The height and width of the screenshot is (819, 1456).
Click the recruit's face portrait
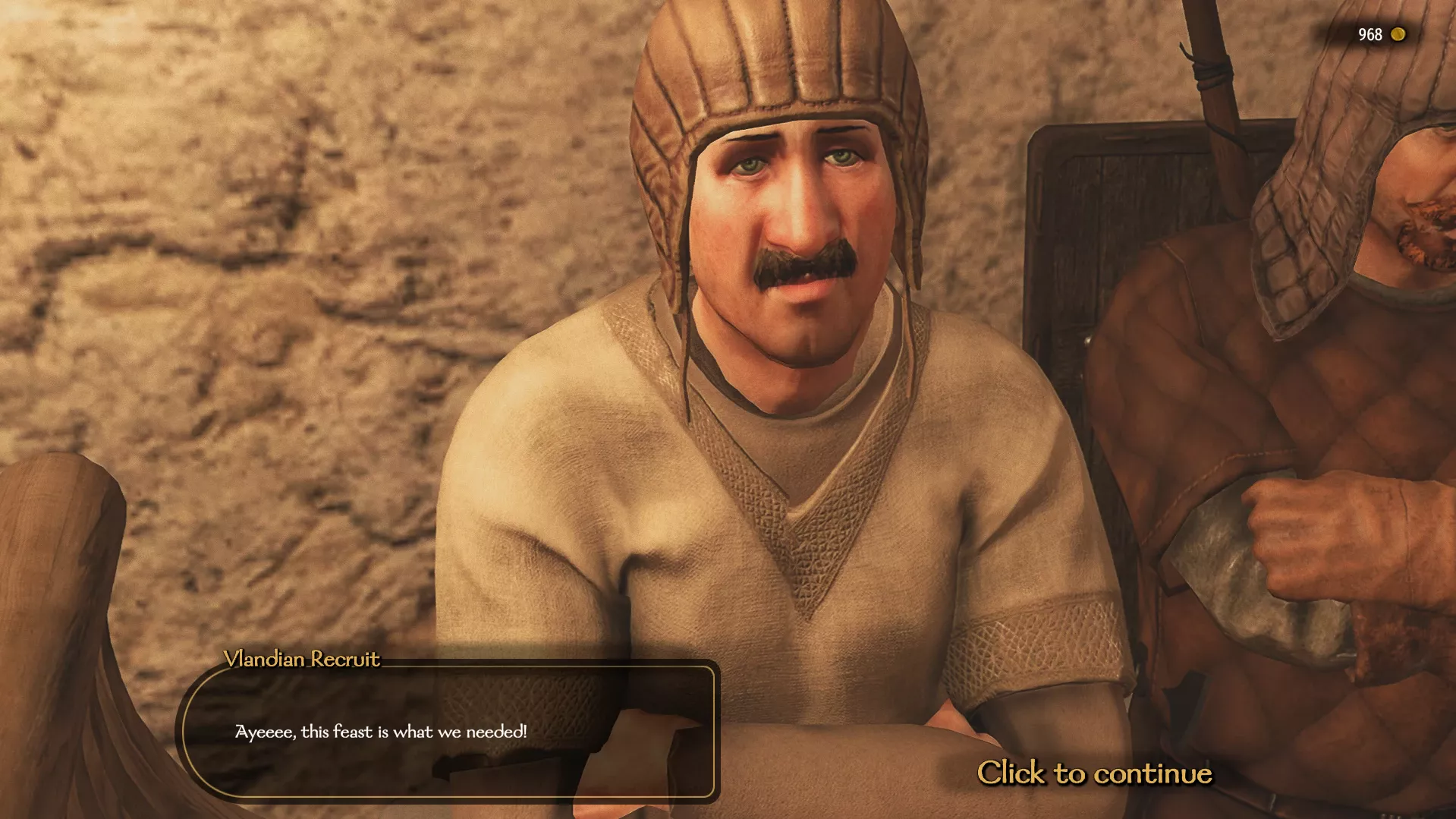point(781,228)
